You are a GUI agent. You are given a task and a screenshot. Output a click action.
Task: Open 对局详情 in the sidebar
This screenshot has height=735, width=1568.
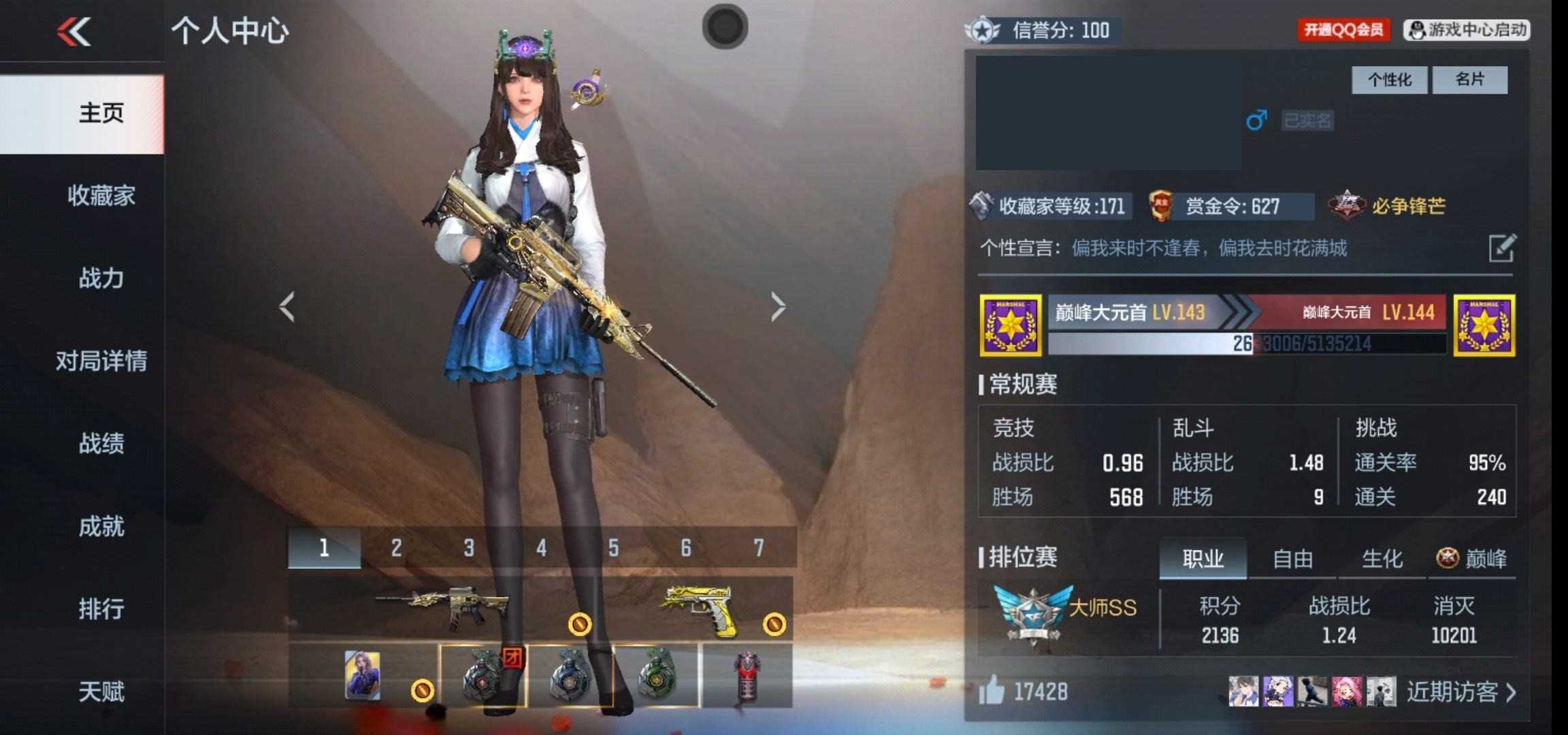pyautogui.click(x=101, y=361)
